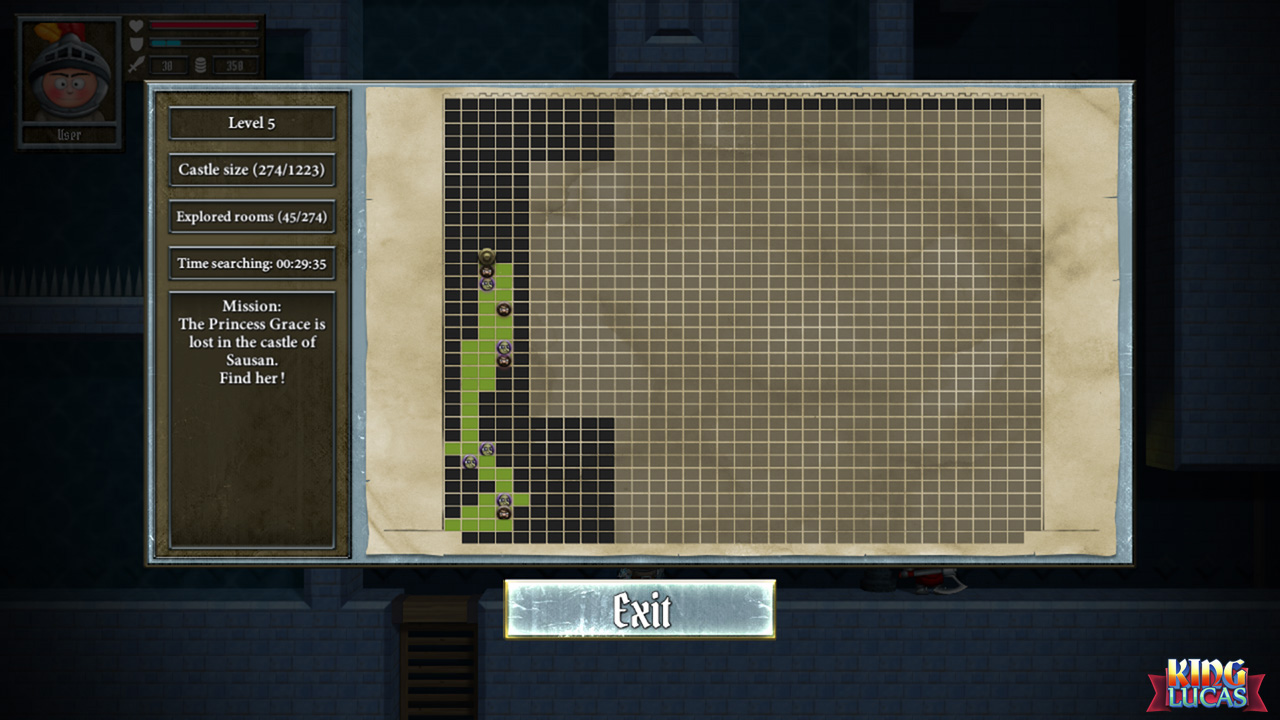
Task: Click the gold coins stack icon
Action: (201, 65)
